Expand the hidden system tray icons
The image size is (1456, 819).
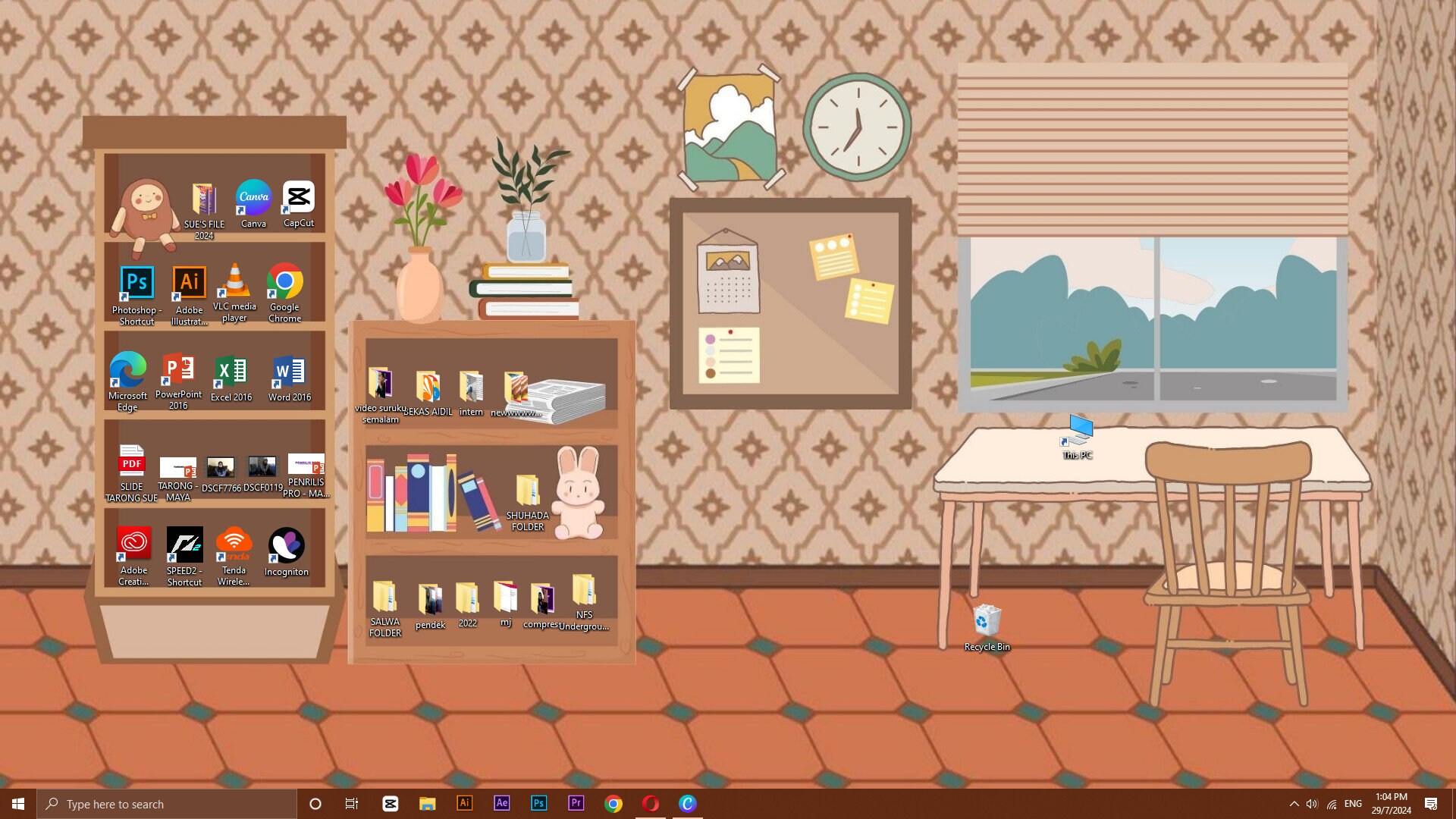1295,803
